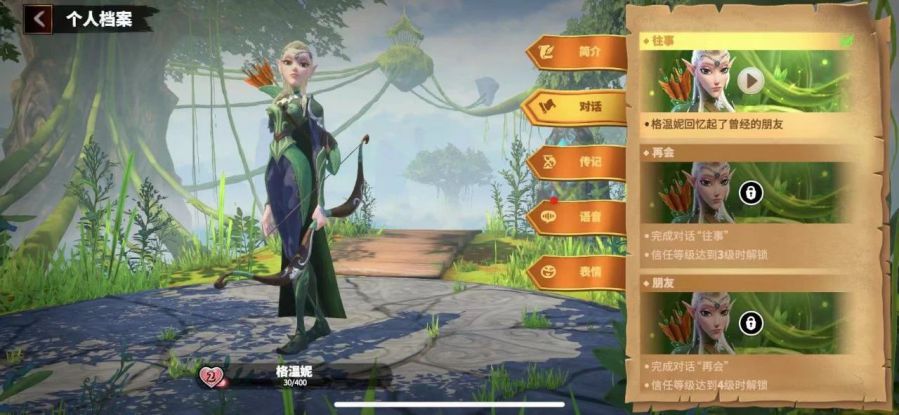
Task: Show the 表情 emotes tab
Action: pyautogui.click(x=576, y=271)
